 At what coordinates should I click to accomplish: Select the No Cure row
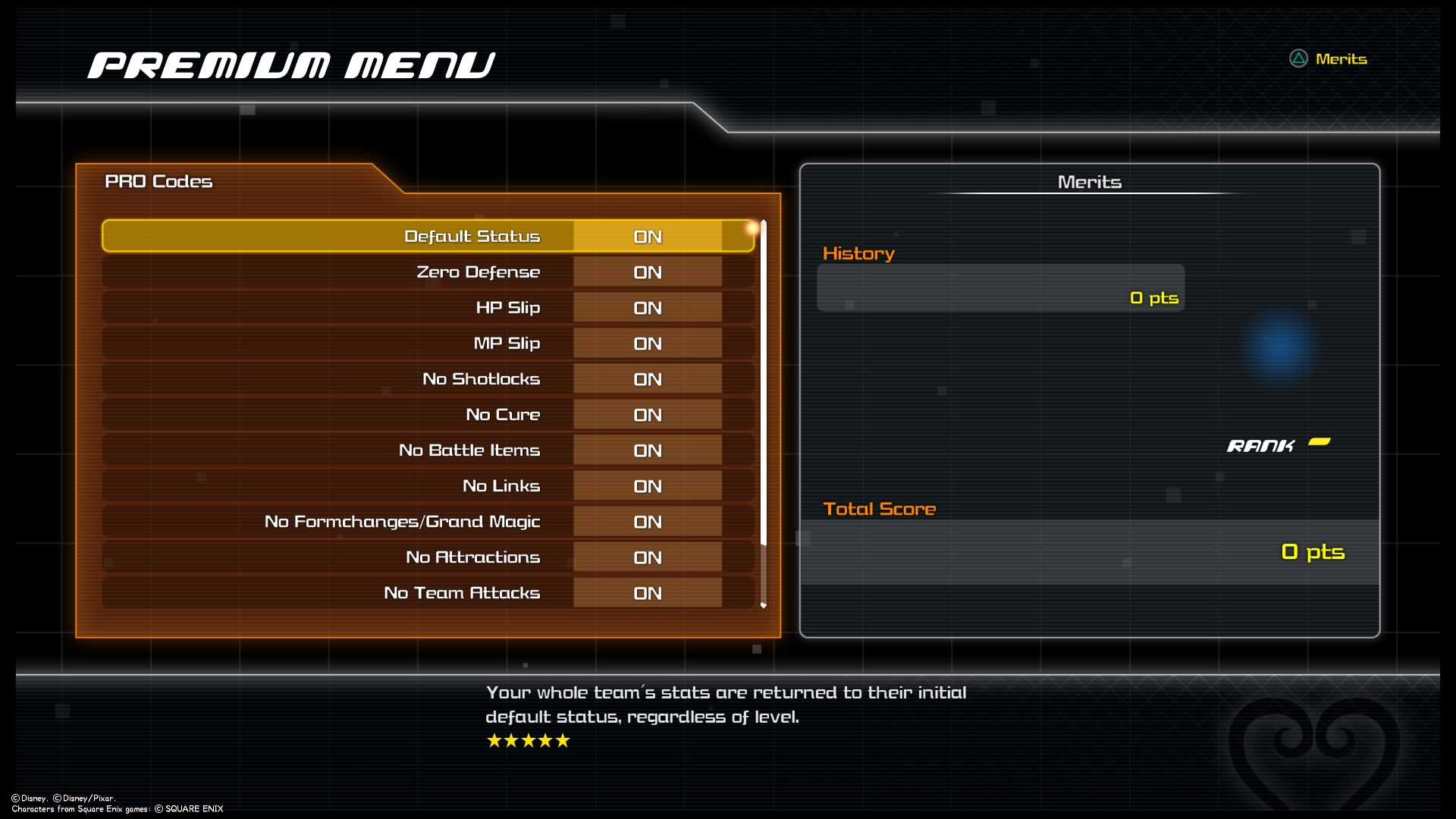coord(428,415)
